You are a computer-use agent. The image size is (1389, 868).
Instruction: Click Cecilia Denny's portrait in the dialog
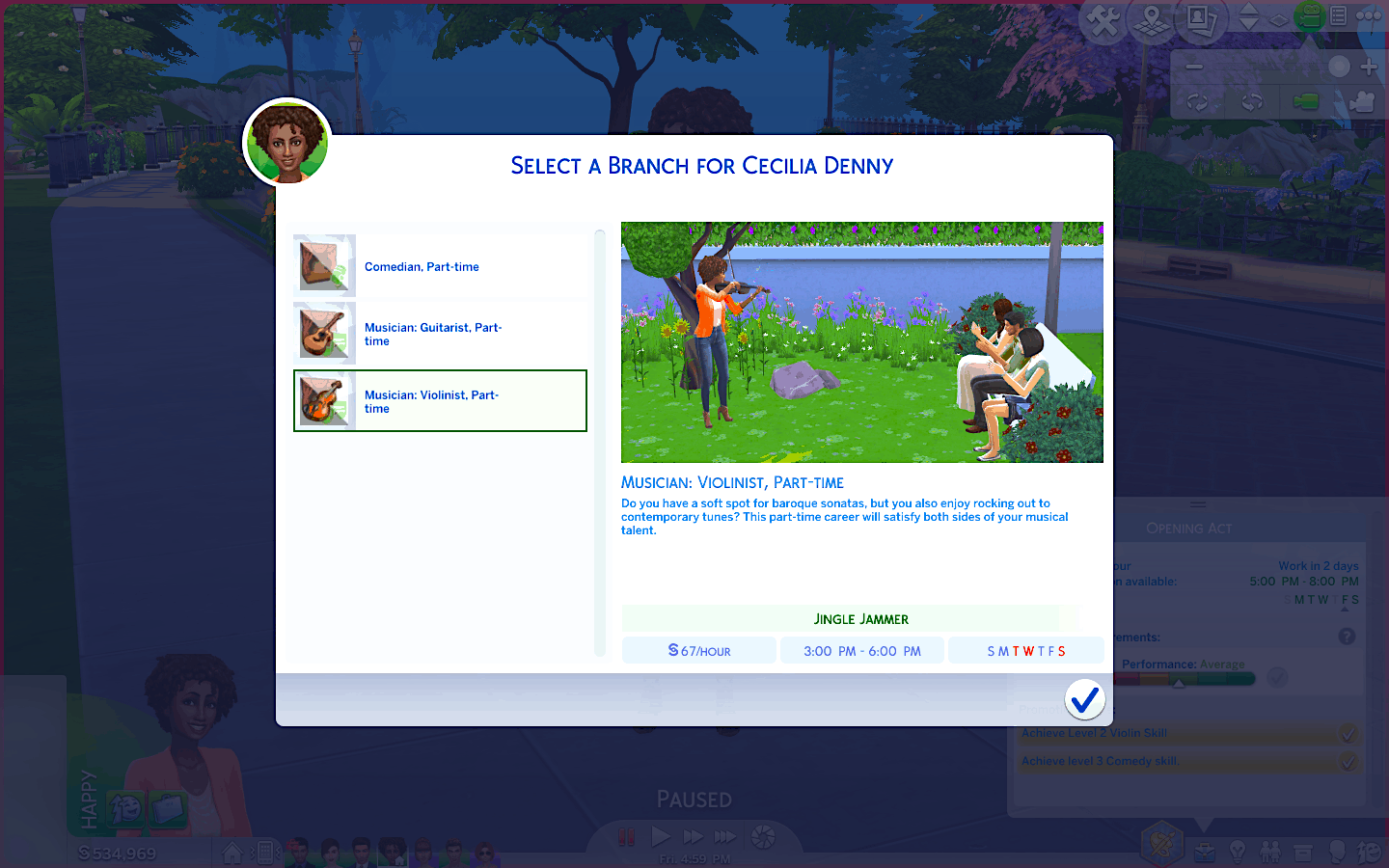click(287, 143)
